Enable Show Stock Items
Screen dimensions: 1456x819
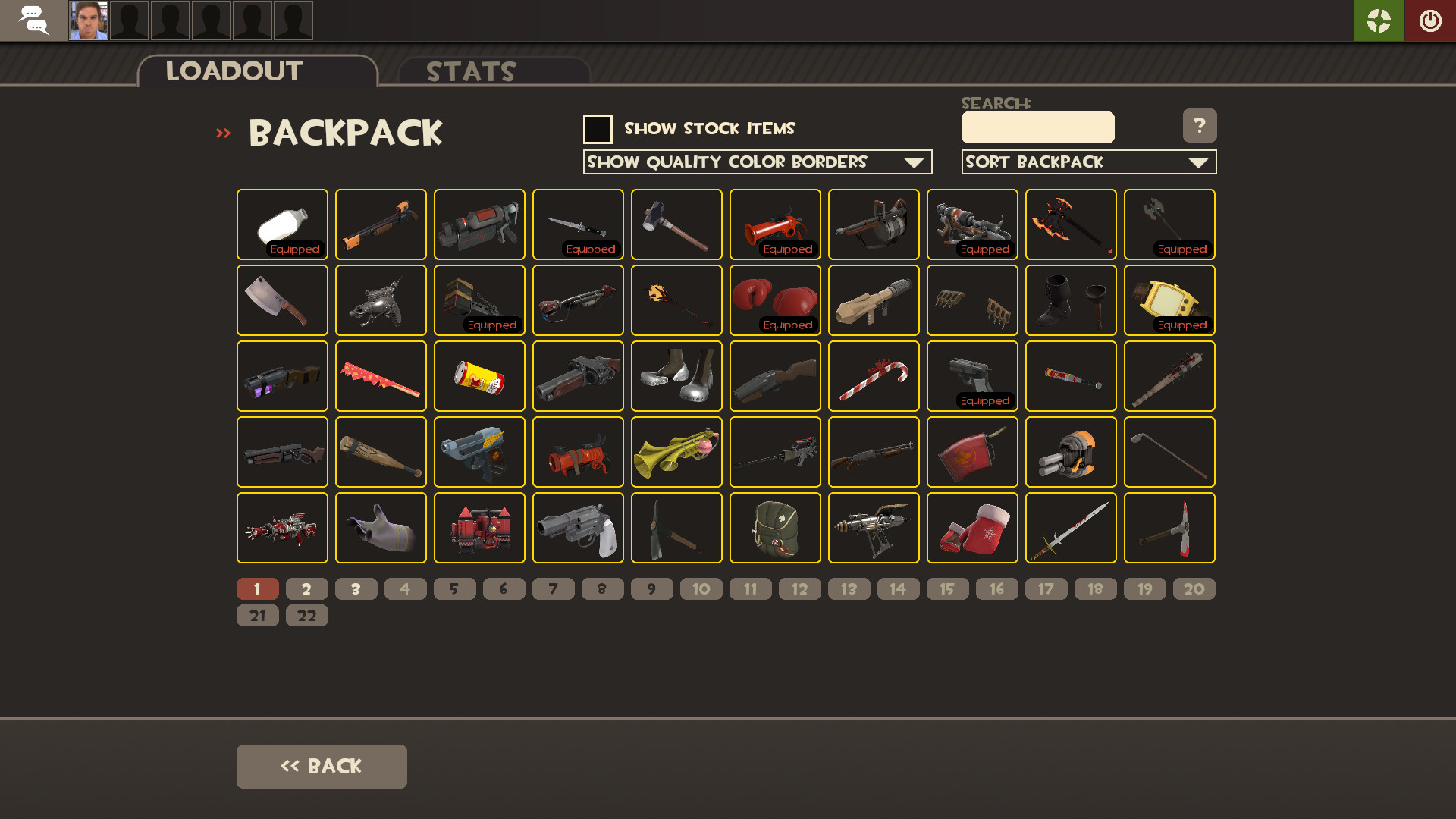[598, 129]
